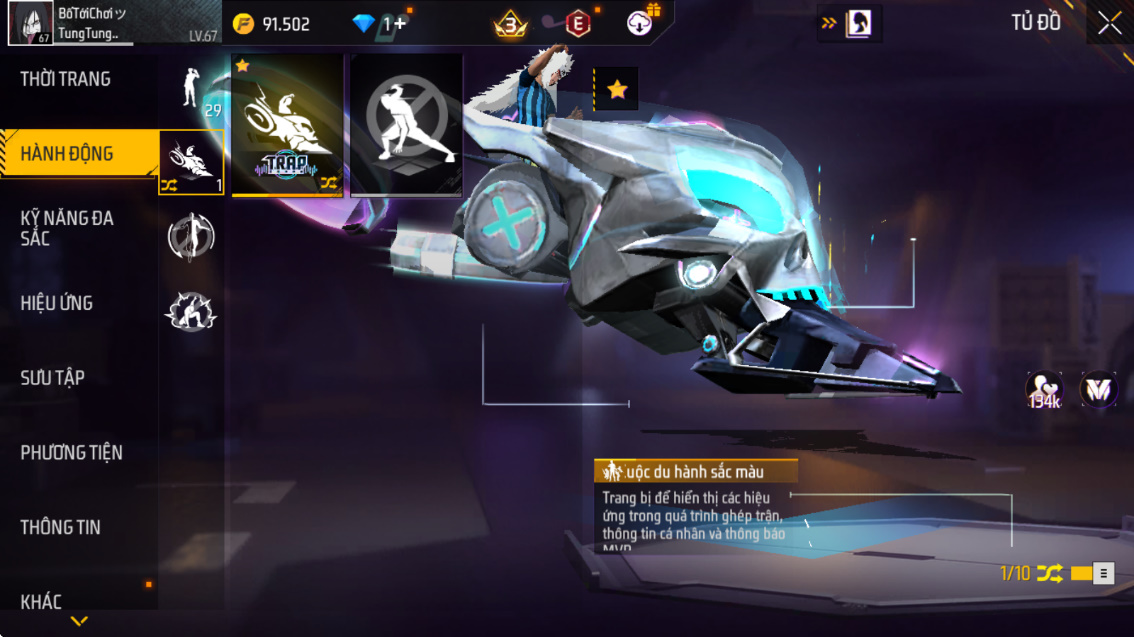The width and height of the screenshot is (1134, 637).
Task: Close the Tủ Đồ vault screen
Action: click(x=1109, y=23)
